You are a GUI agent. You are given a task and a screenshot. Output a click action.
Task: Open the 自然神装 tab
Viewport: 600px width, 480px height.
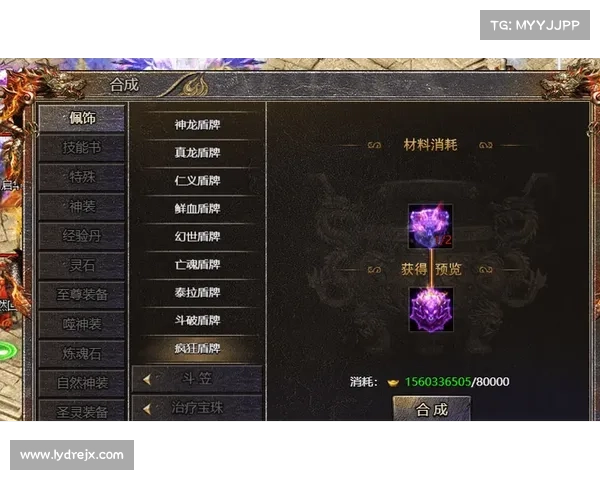[82, 383]
